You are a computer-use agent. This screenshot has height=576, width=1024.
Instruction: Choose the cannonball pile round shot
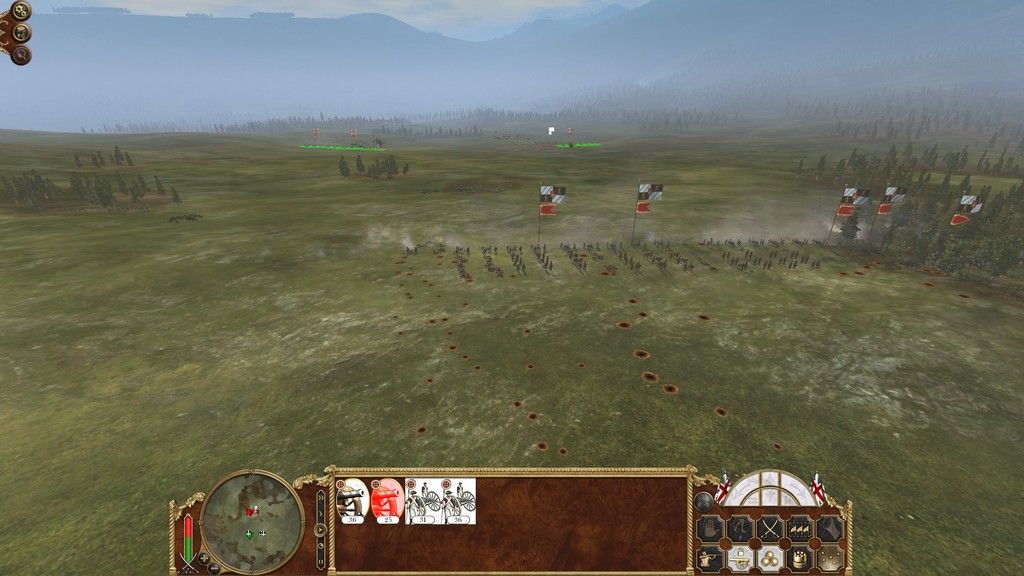point(769,558)
